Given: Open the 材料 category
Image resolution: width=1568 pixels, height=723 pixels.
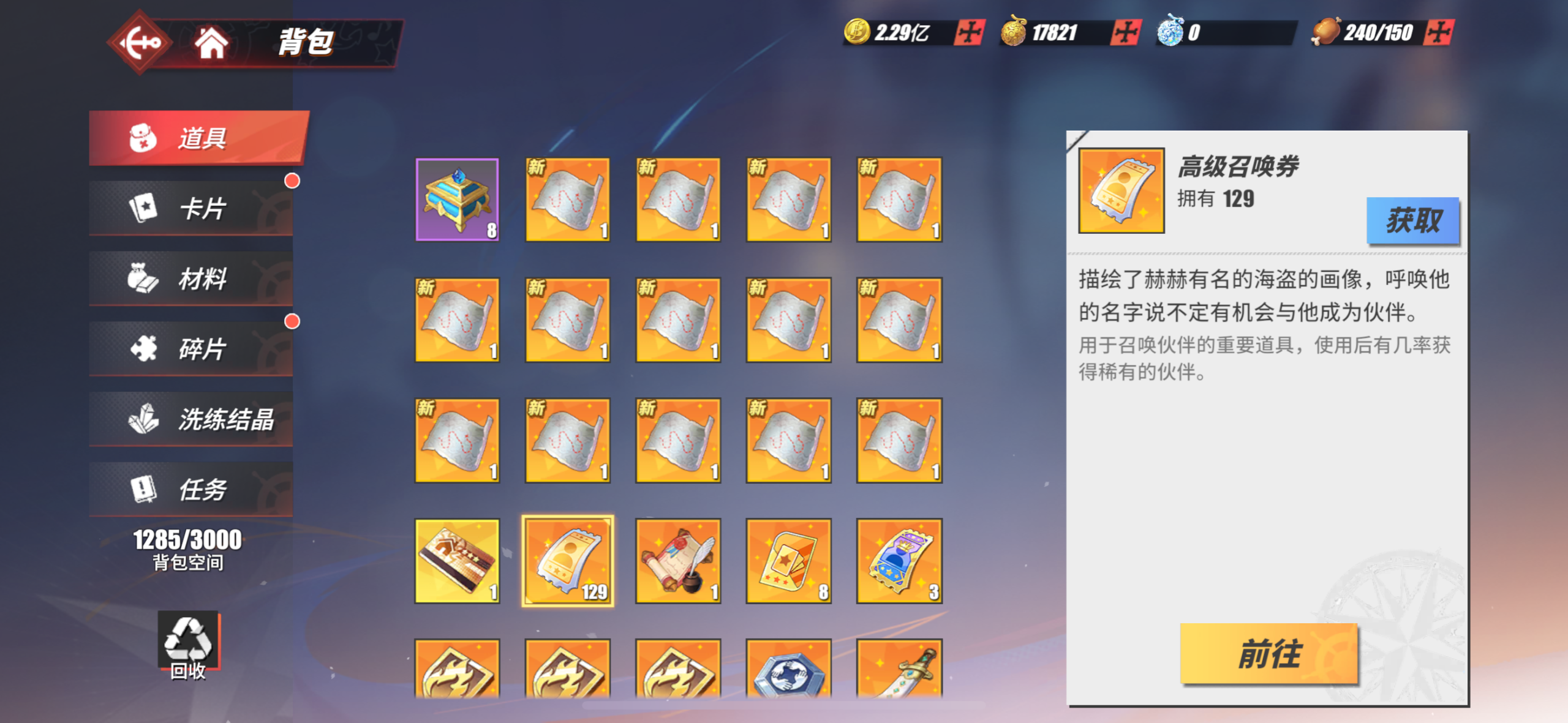Looking at the screenshot, I should tap(191, 279).
